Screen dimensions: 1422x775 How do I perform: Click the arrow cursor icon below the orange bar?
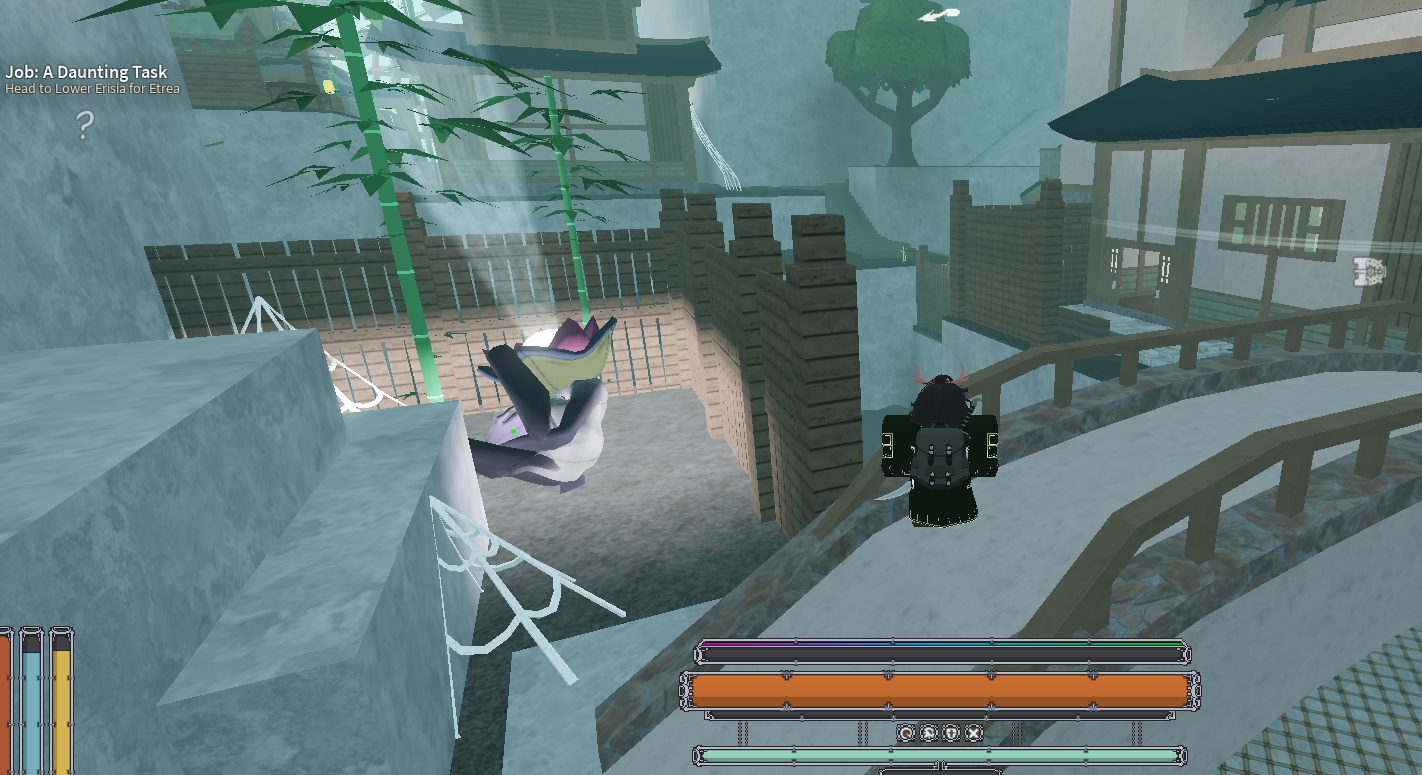928,733
